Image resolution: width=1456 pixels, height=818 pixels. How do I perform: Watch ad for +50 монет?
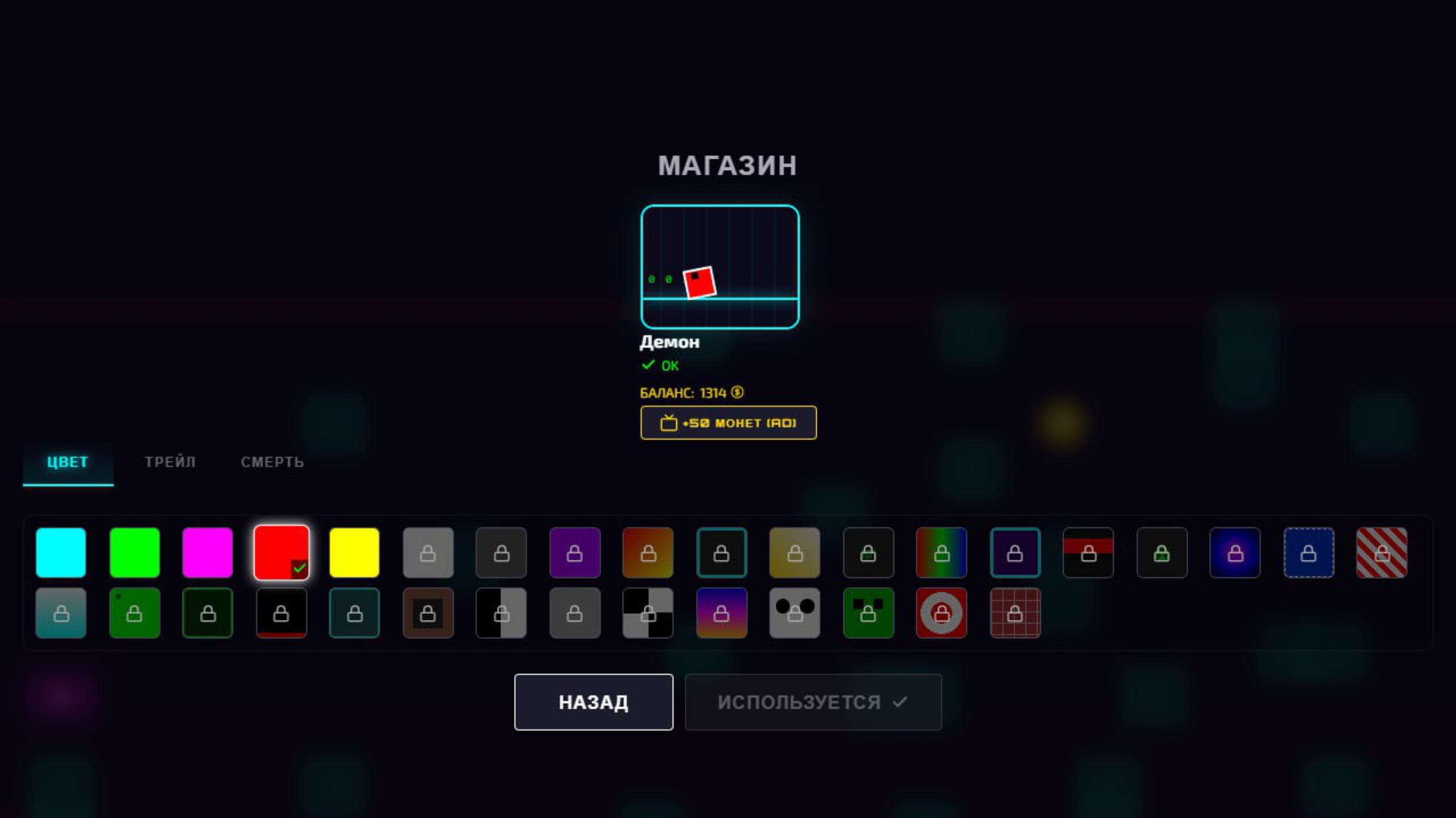(x=728, y=422)
